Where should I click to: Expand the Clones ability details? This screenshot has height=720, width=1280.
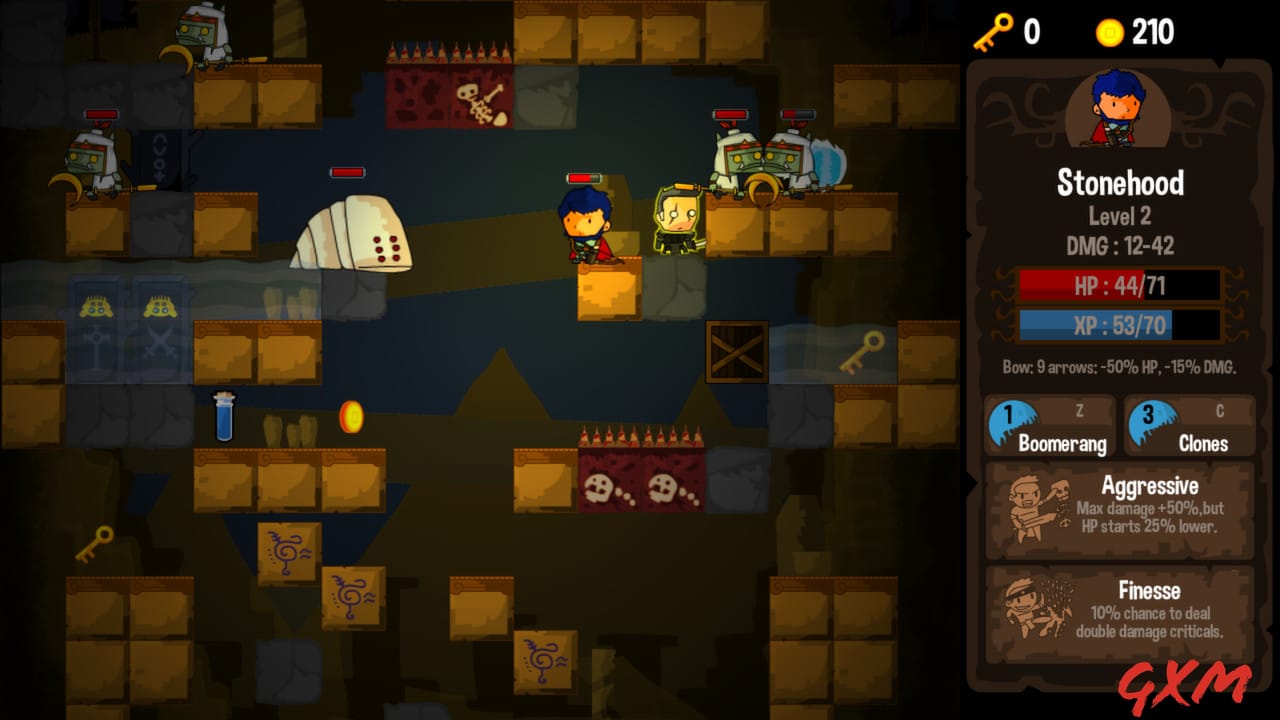coord(1190,425)
